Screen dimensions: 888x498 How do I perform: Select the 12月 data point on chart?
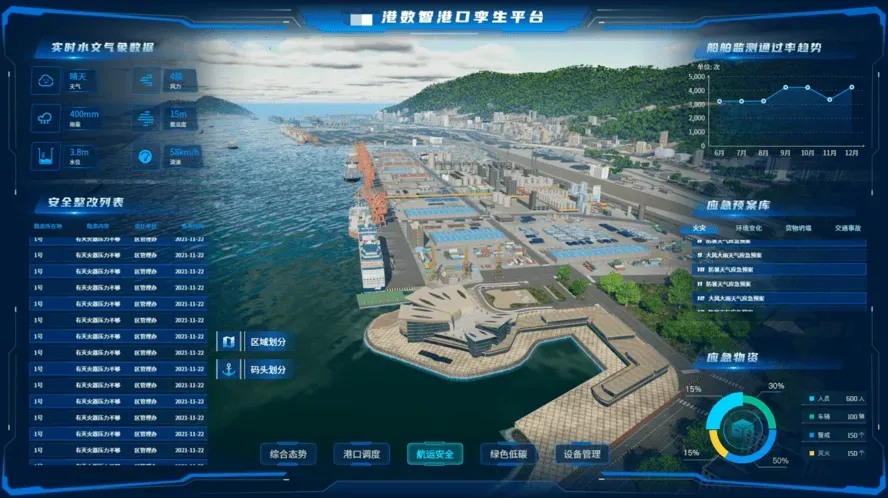tap(852, 87)
